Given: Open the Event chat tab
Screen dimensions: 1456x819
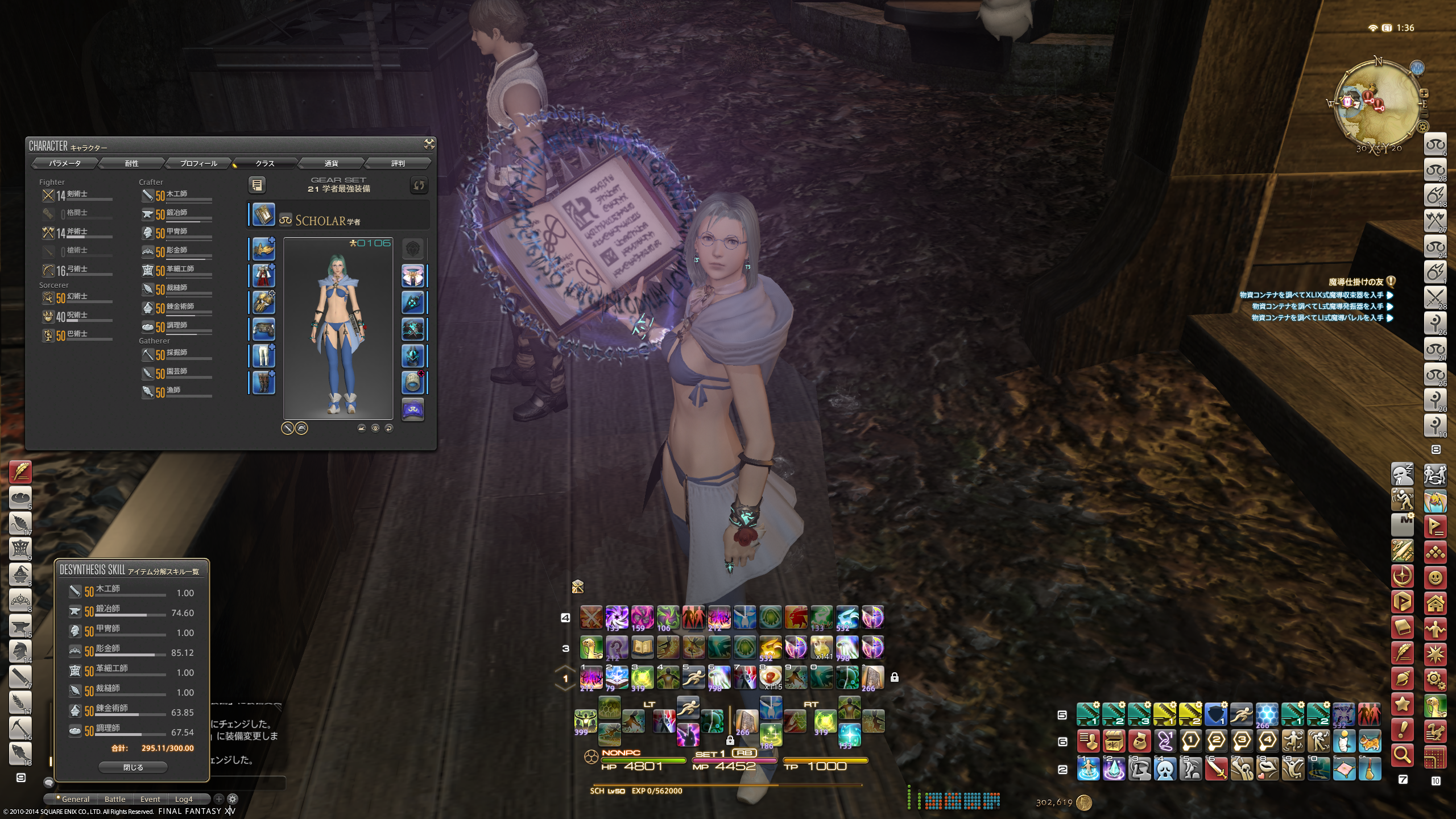Looking at the screenshot, I should click(150, 799).
